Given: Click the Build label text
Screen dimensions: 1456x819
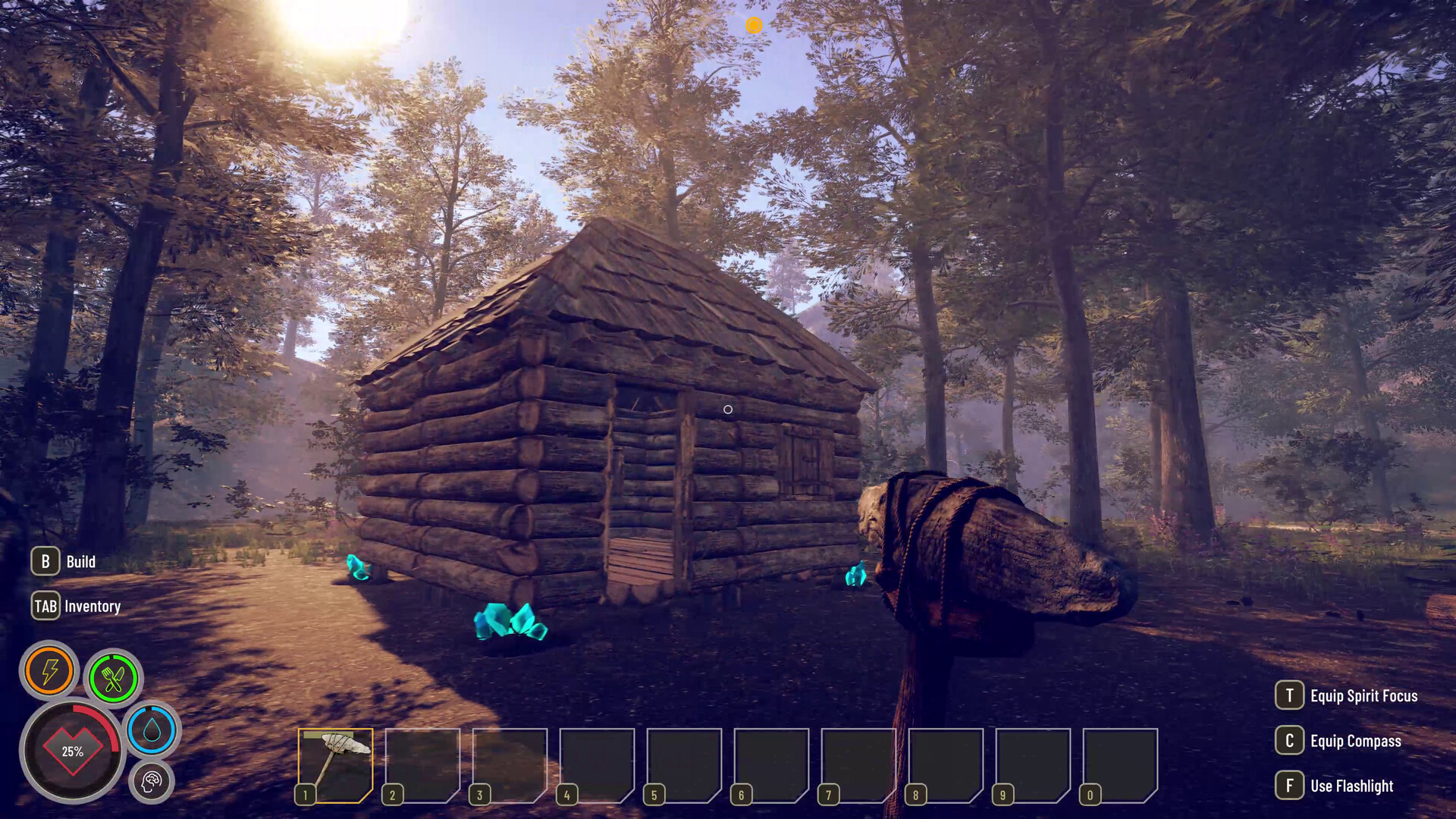Looking at the screenshot, I should point(80,561).
